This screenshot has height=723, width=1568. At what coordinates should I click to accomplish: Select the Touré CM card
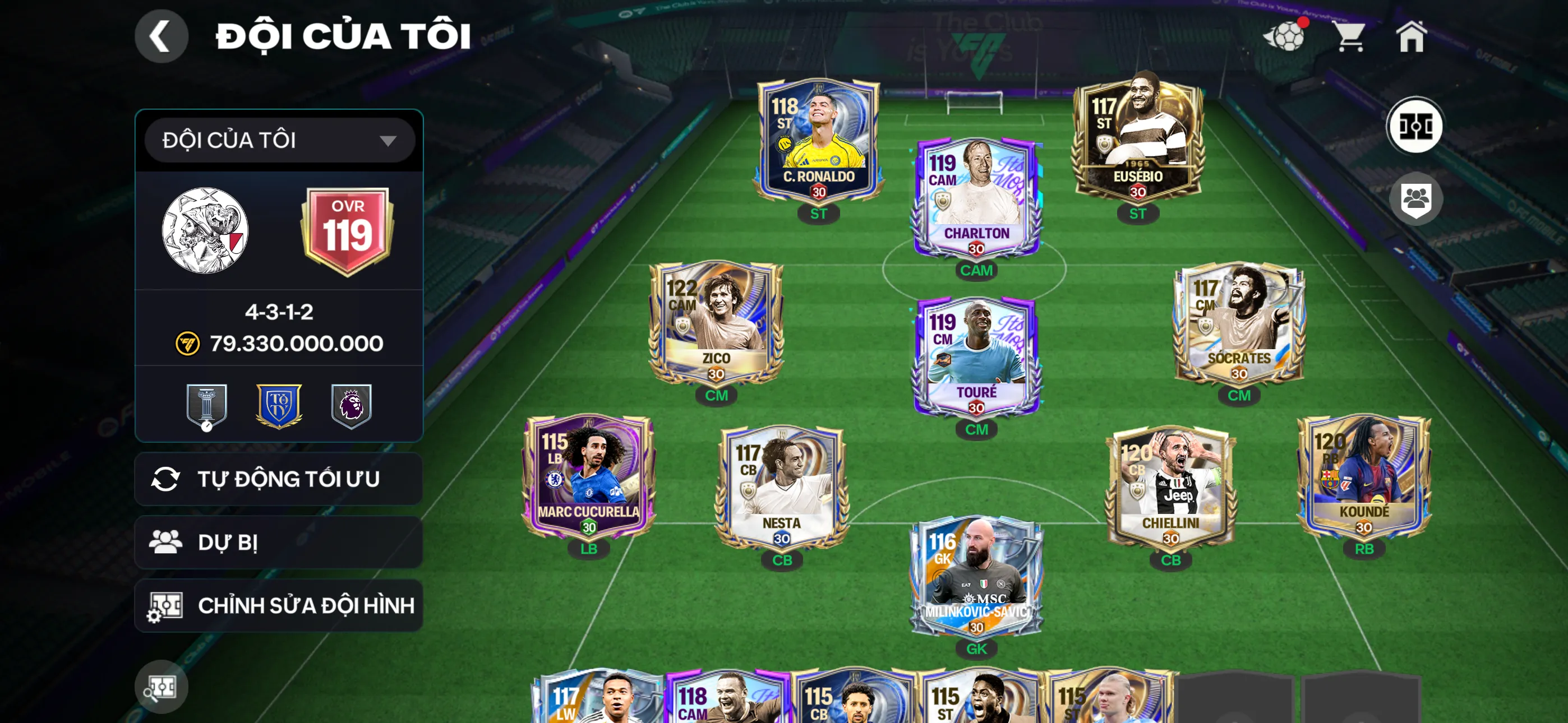[x=976, y=357]
